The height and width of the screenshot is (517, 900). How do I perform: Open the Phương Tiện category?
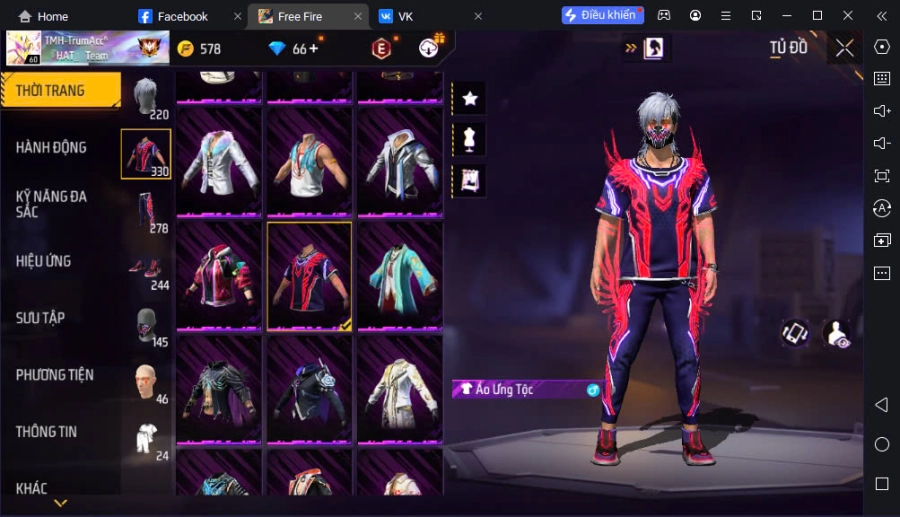(55, 375)
